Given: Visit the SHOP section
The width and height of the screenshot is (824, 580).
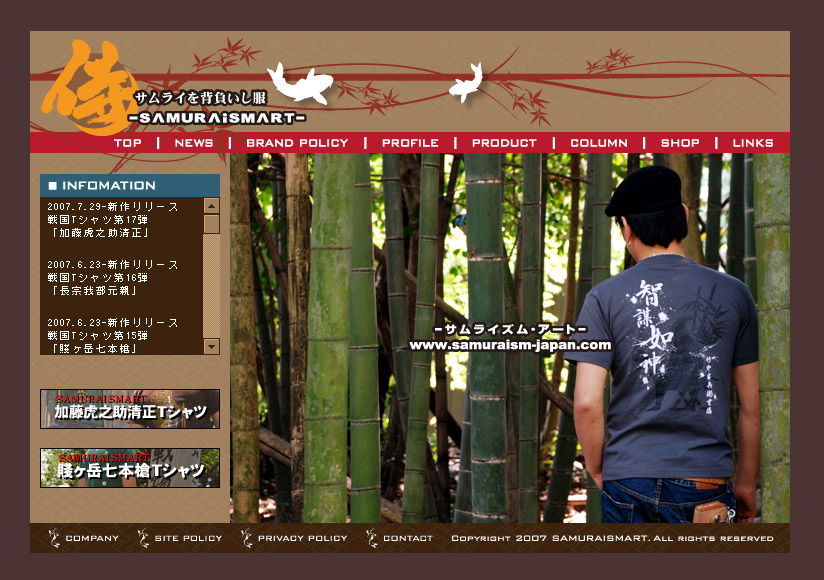Looking at the screenshot, I should coord(680,143).
